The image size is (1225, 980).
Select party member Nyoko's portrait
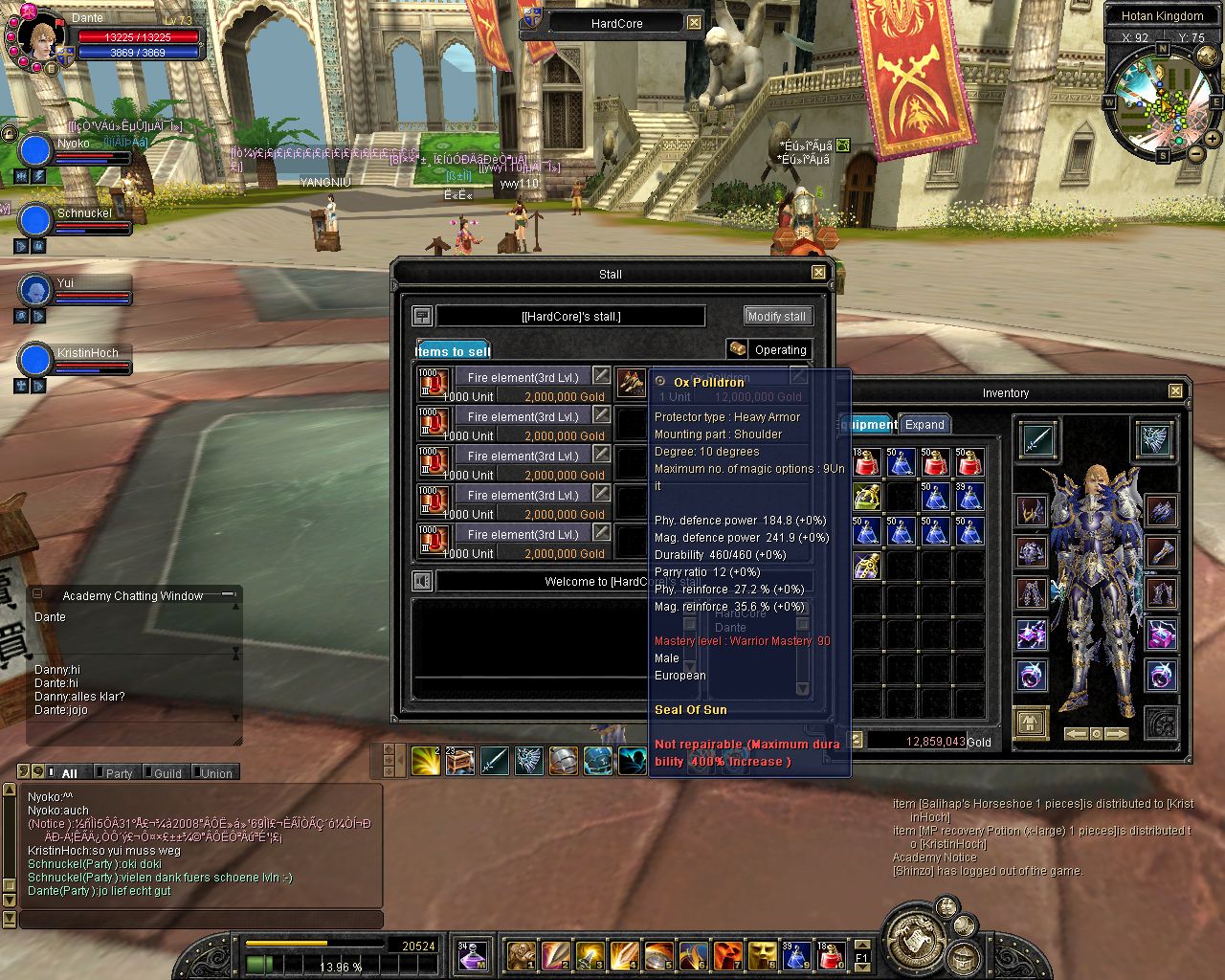click(x=35, y=151)
